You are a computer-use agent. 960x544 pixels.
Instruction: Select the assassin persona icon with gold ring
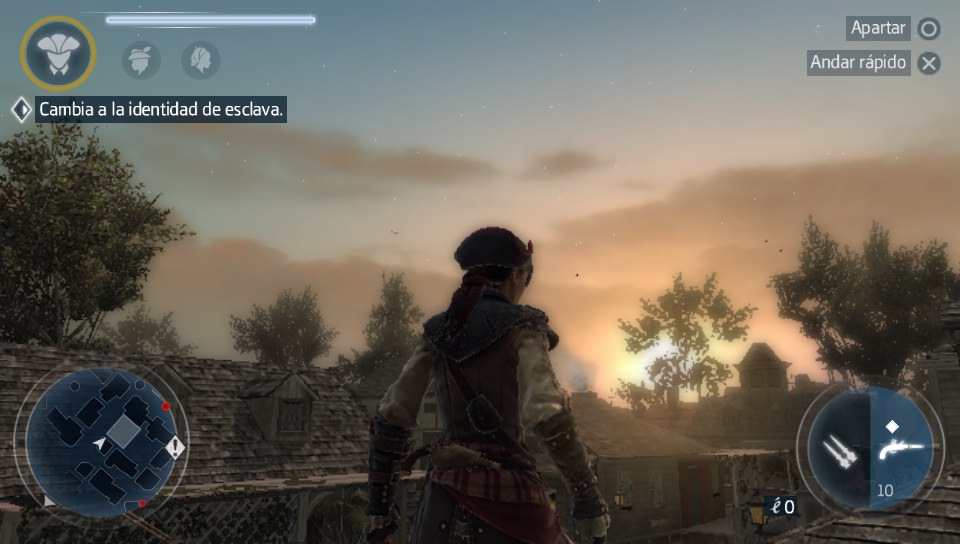pyautogui.click(x=58, y=54)
